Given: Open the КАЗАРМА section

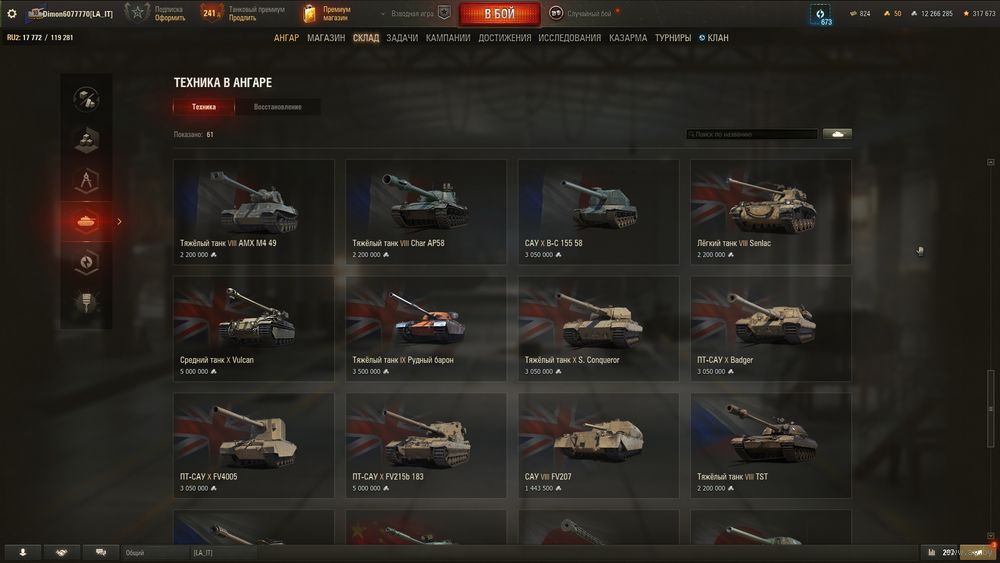Looking at the screenshot, I should pos(628,38).
